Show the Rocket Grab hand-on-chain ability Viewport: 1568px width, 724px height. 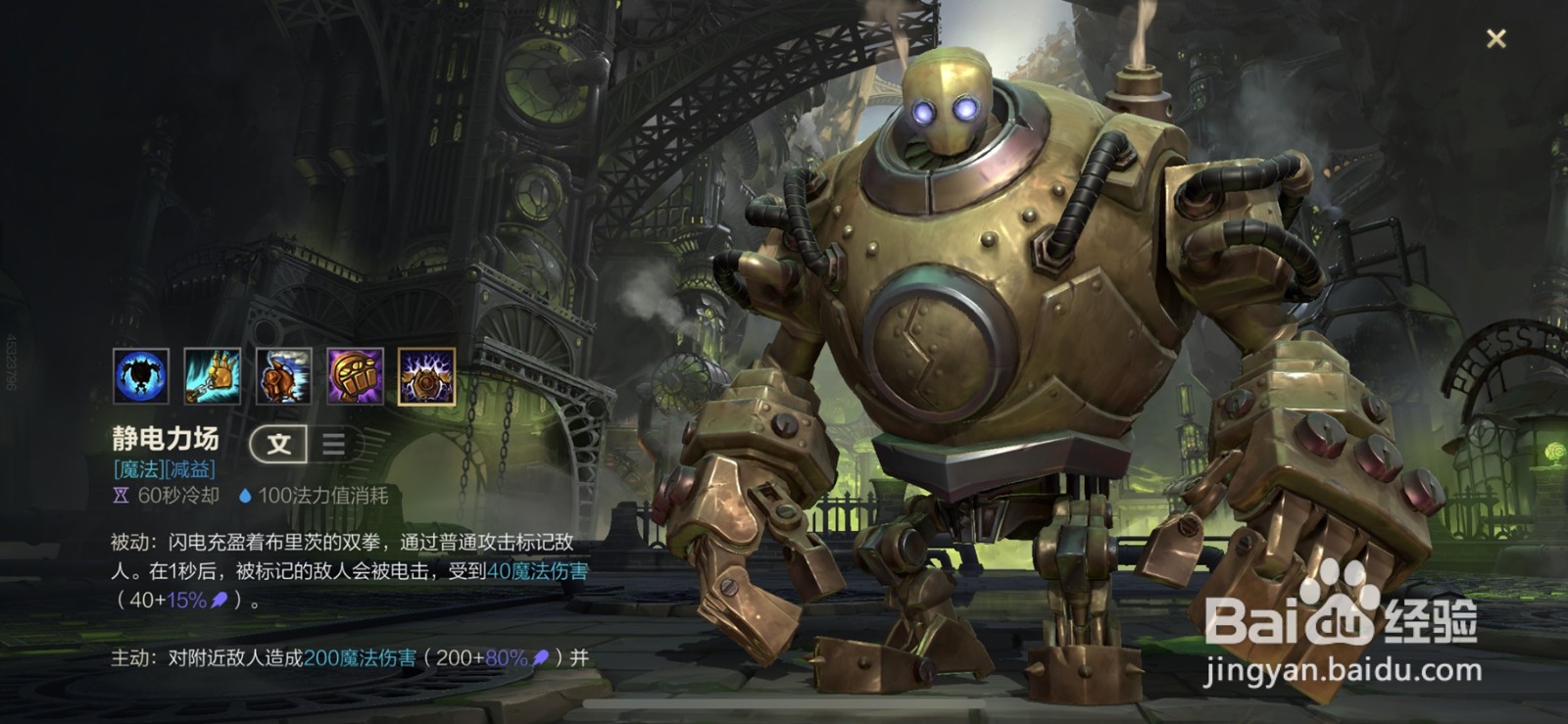point(213,376)
